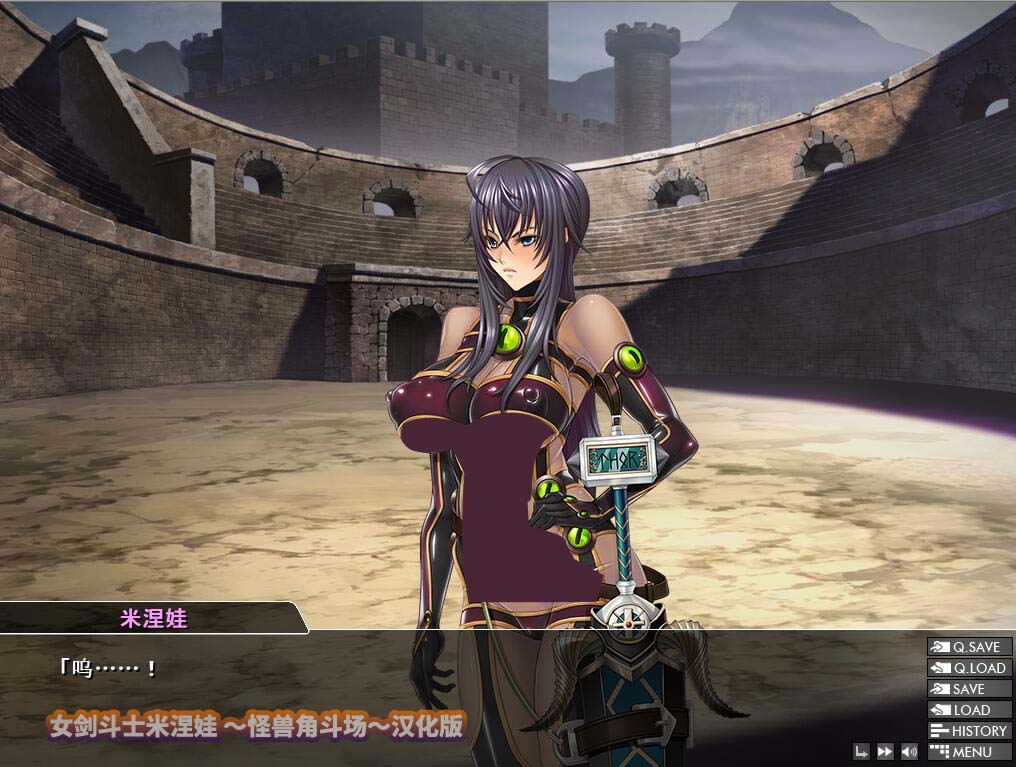Click the speaker voice replay icon
Viewport: 1016px width, 767px height.
click(909, 752)
